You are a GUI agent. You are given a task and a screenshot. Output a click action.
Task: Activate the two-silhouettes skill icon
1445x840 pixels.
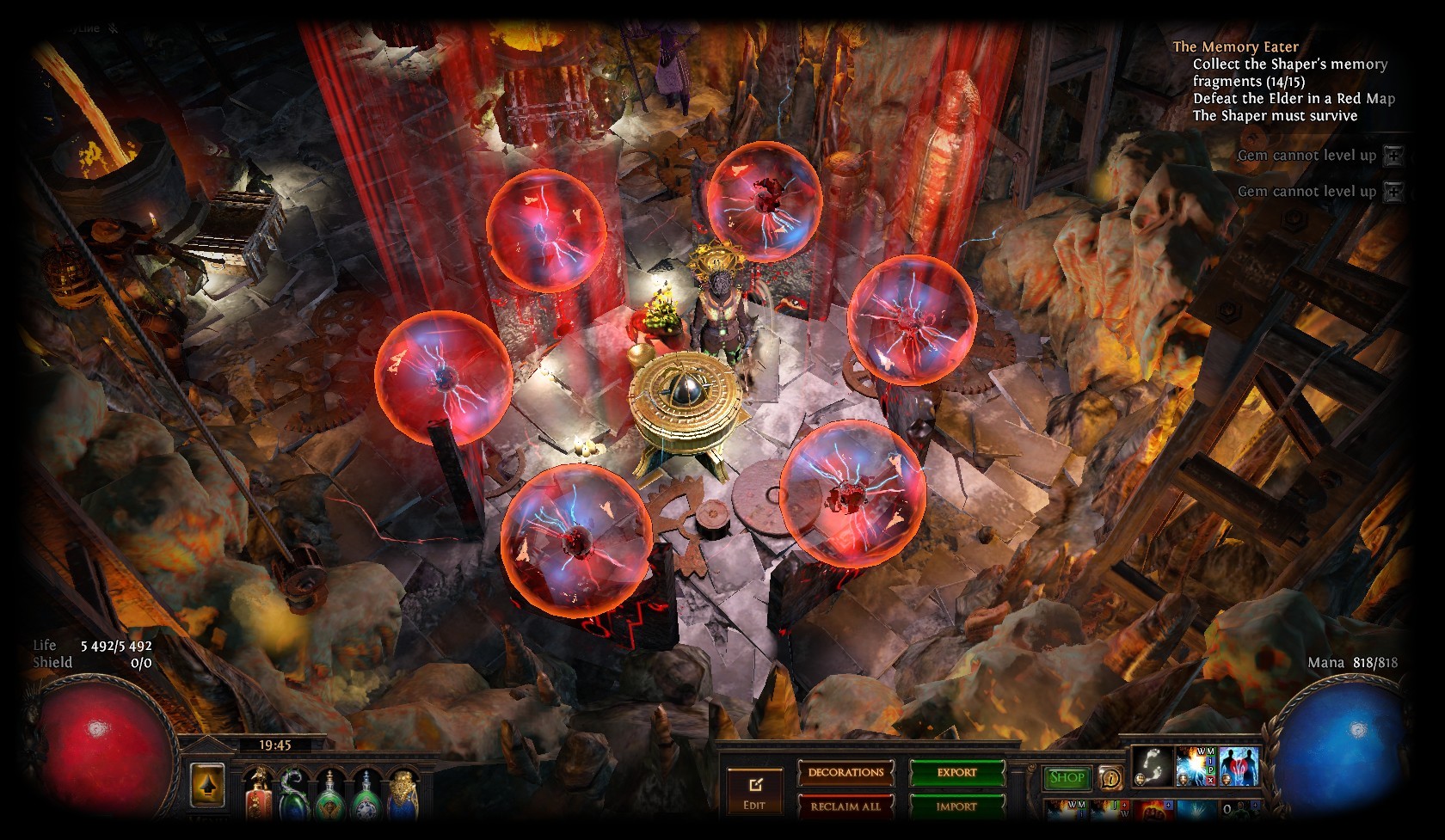1239,765
